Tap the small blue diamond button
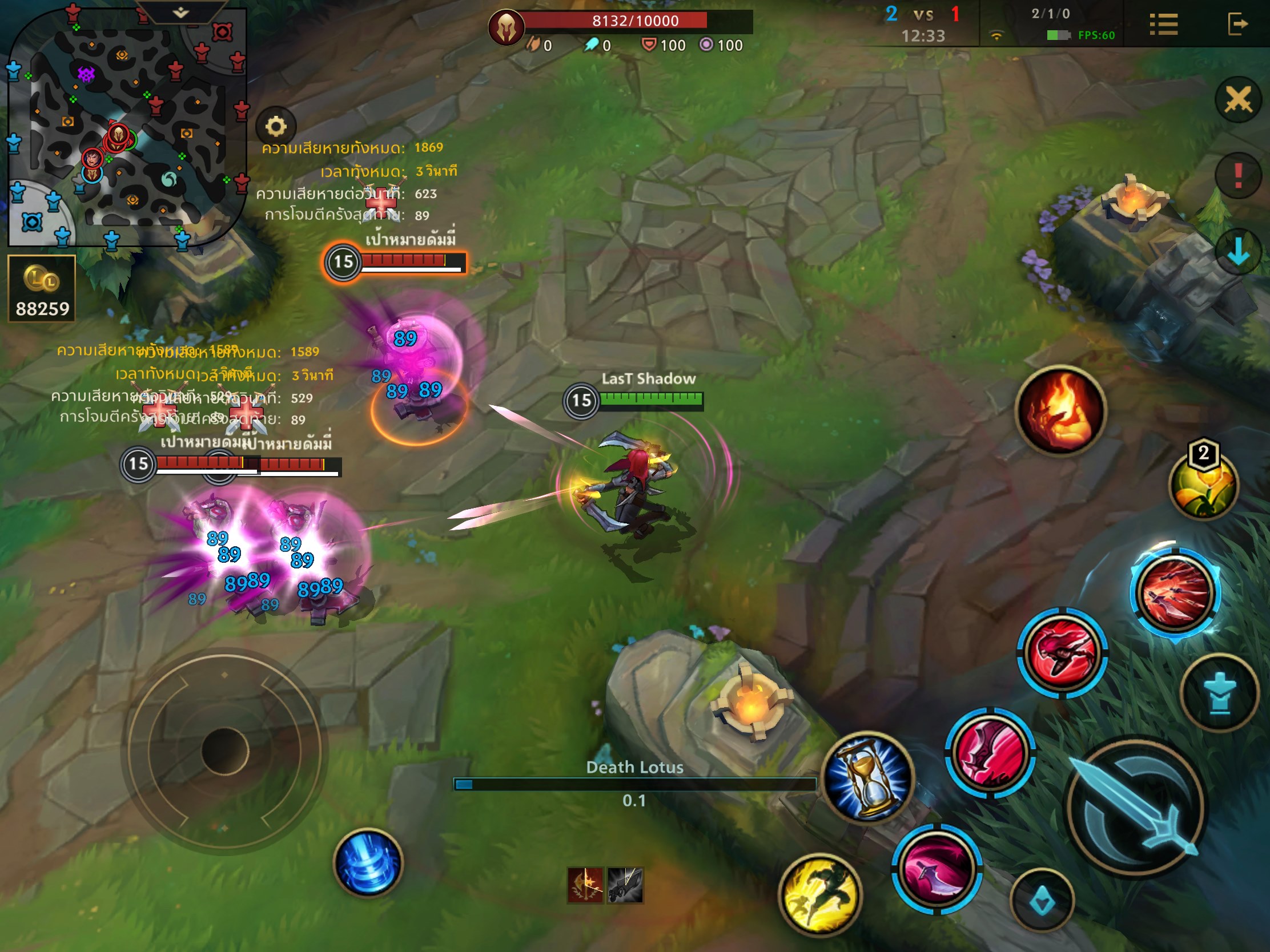 (x=1042, y=901)
